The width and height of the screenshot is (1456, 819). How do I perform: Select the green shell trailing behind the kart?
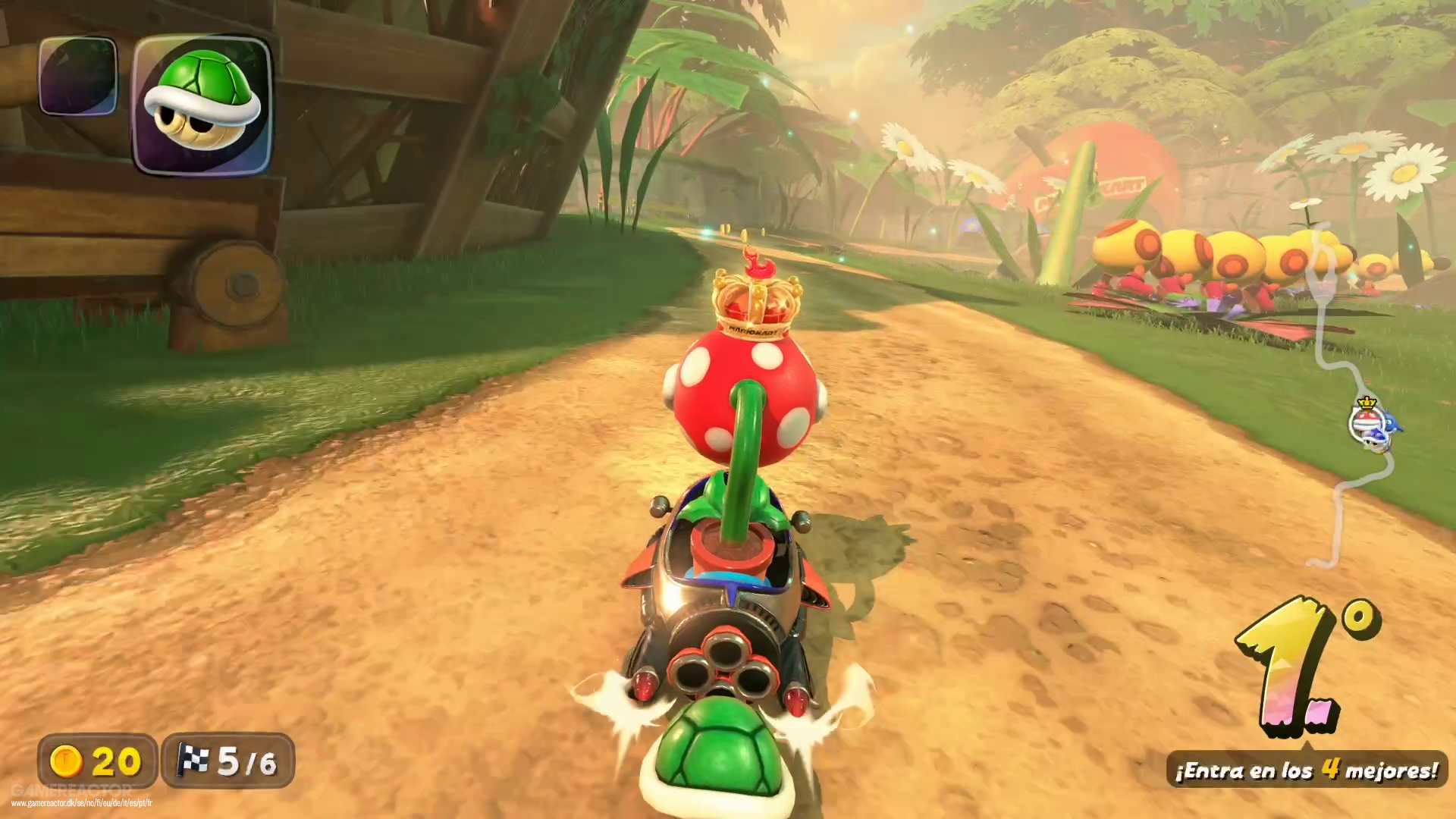coord(717,758)
